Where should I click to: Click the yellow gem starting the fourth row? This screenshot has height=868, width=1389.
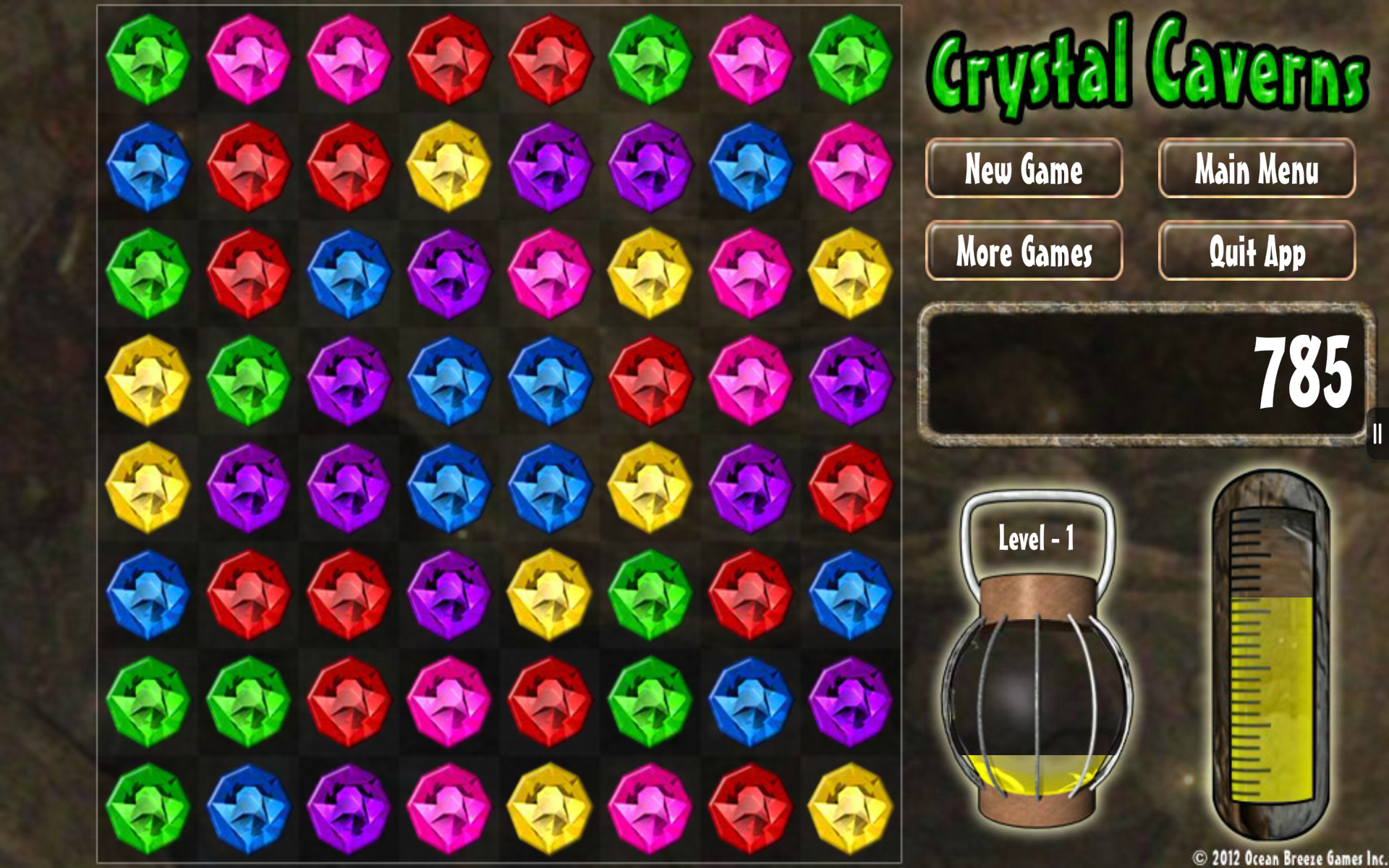[x=148, y=376]
